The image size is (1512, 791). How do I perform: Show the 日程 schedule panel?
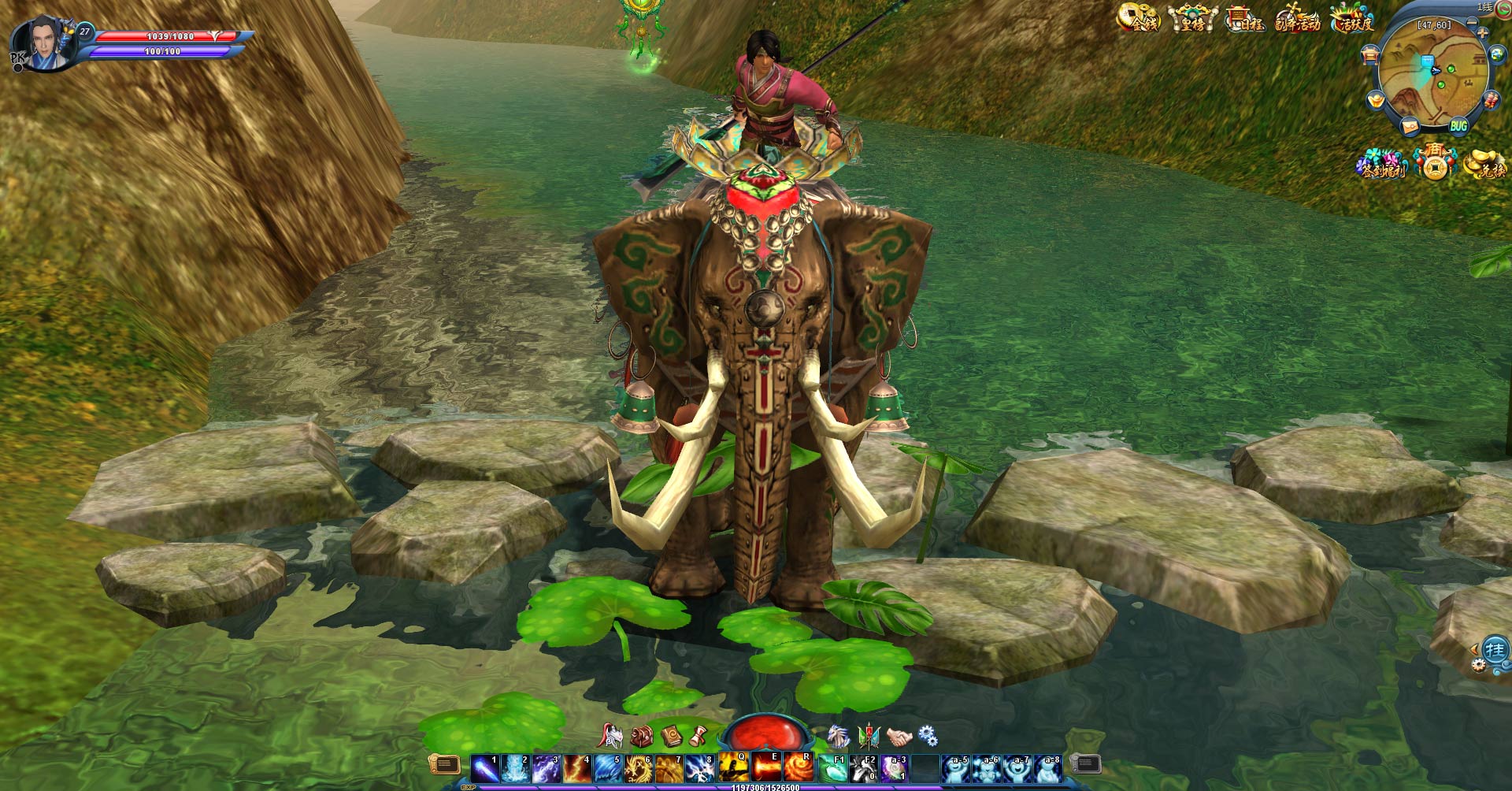click(x=1245, y=19)
